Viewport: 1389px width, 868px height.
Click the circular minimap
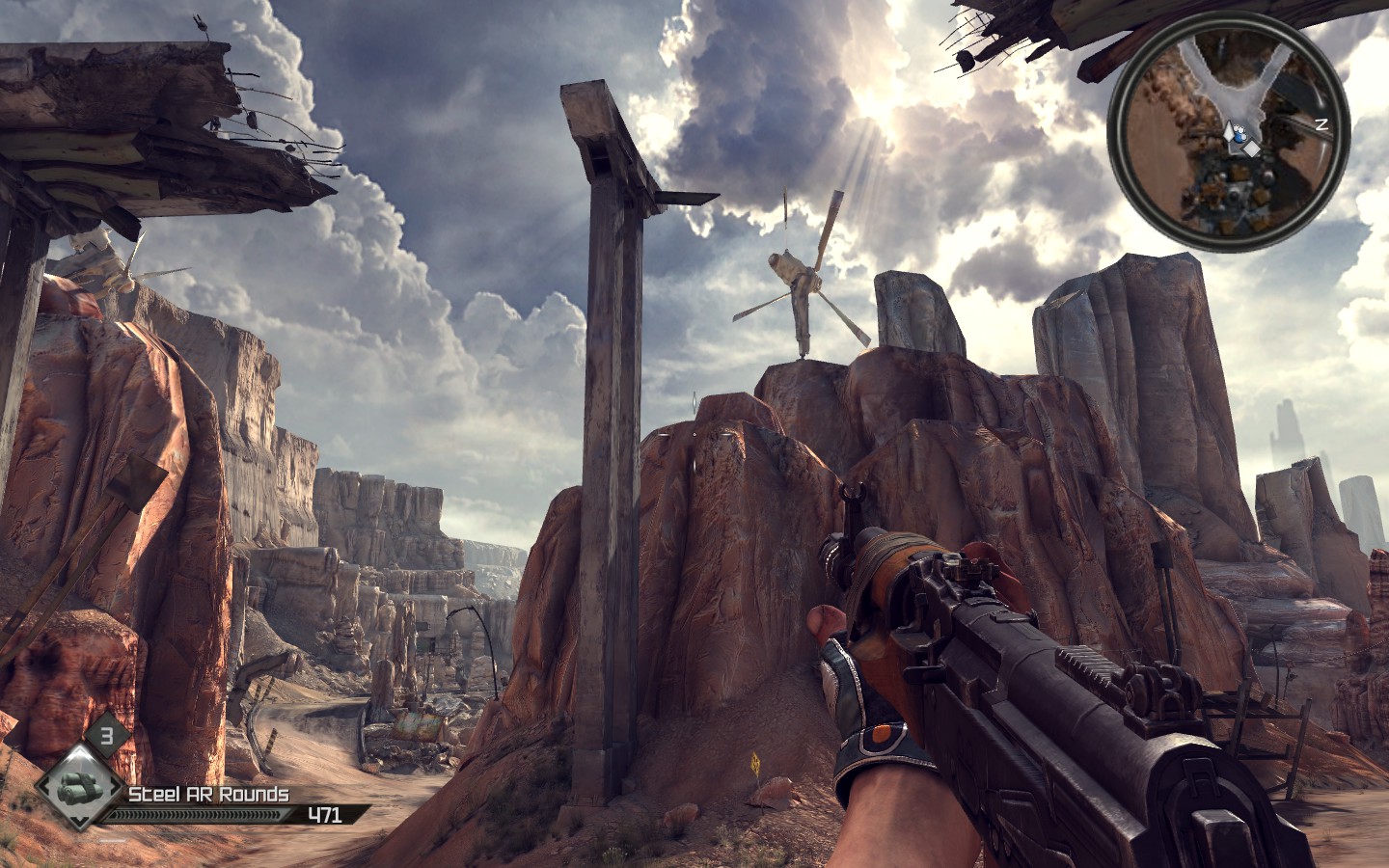[x=1227, y=137]
